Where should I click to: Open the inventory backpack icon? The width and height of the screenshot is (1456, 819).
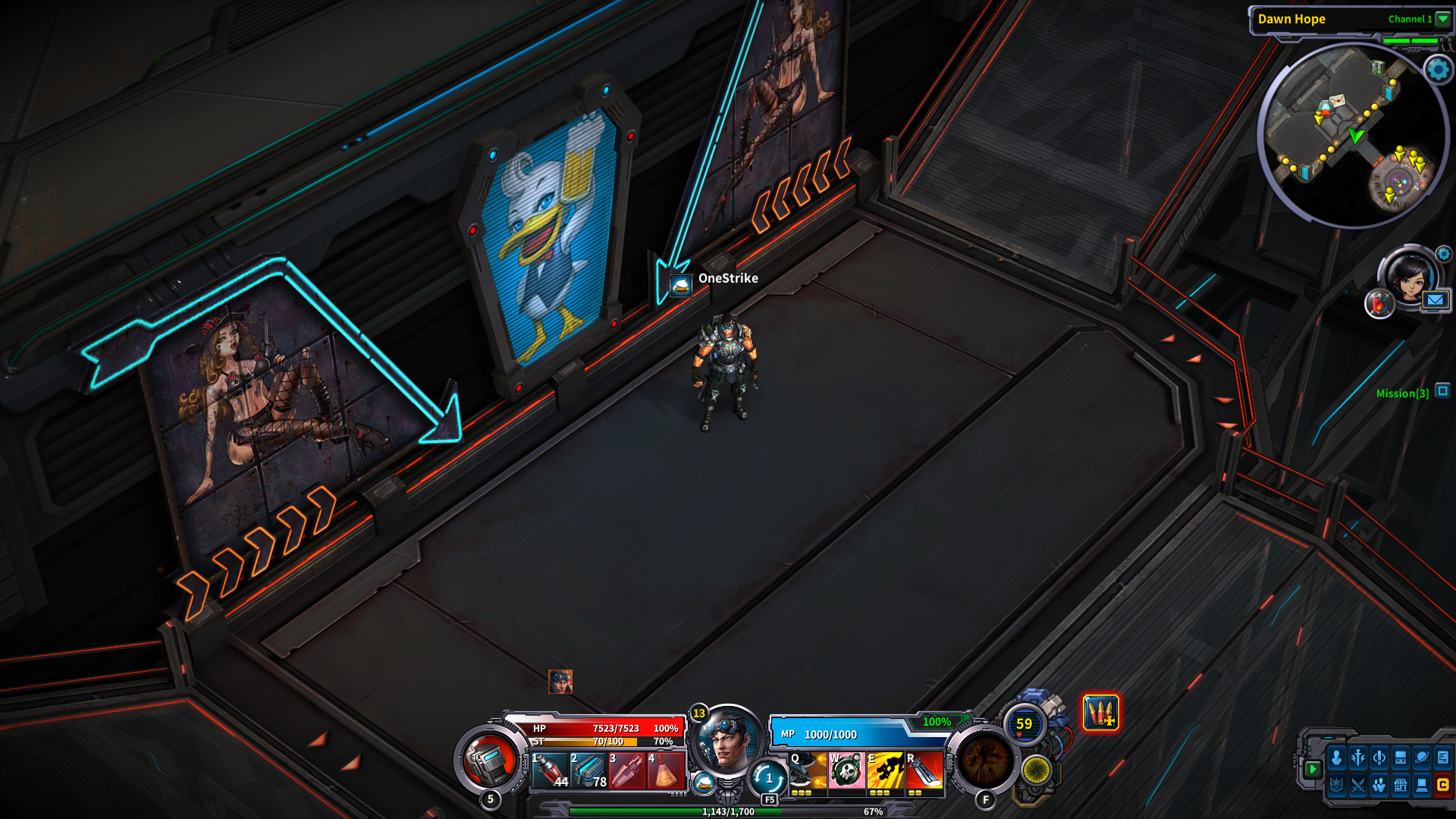[1400, 758]
